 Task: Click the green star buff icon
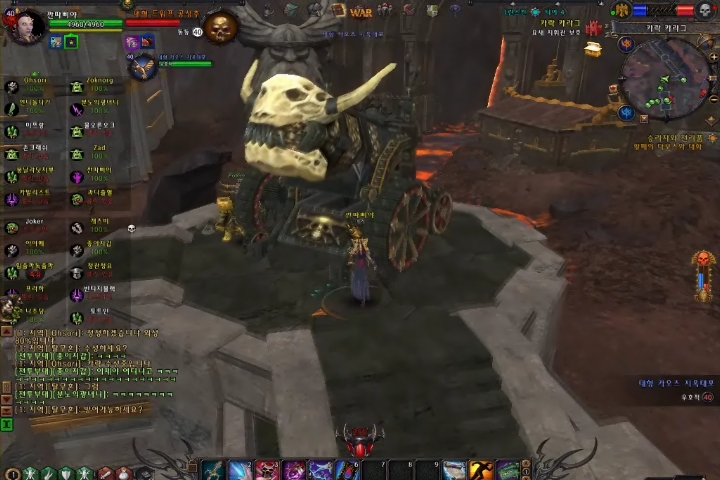71,42
